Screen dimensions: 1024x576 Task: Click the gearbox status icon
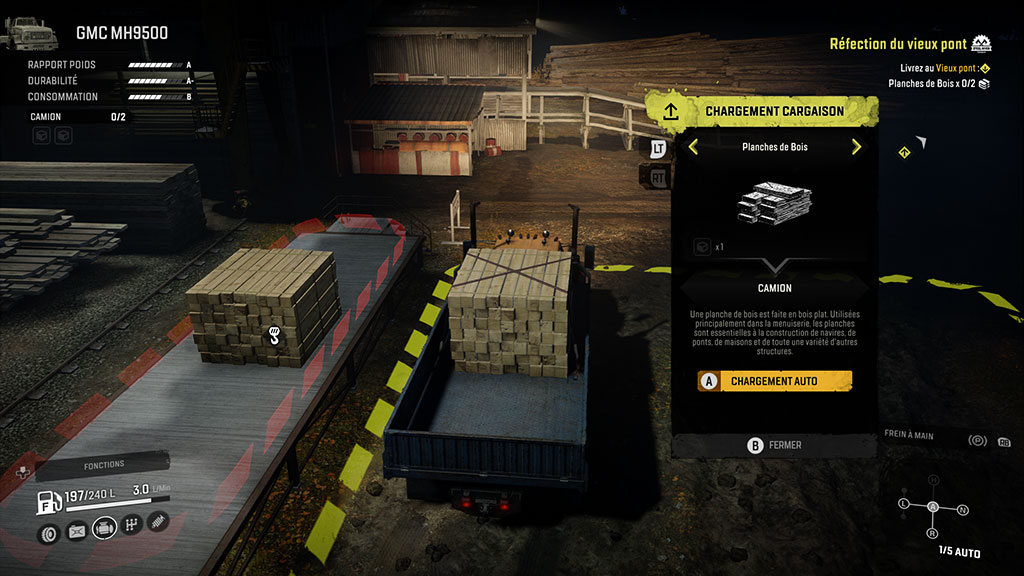(131, 527)
